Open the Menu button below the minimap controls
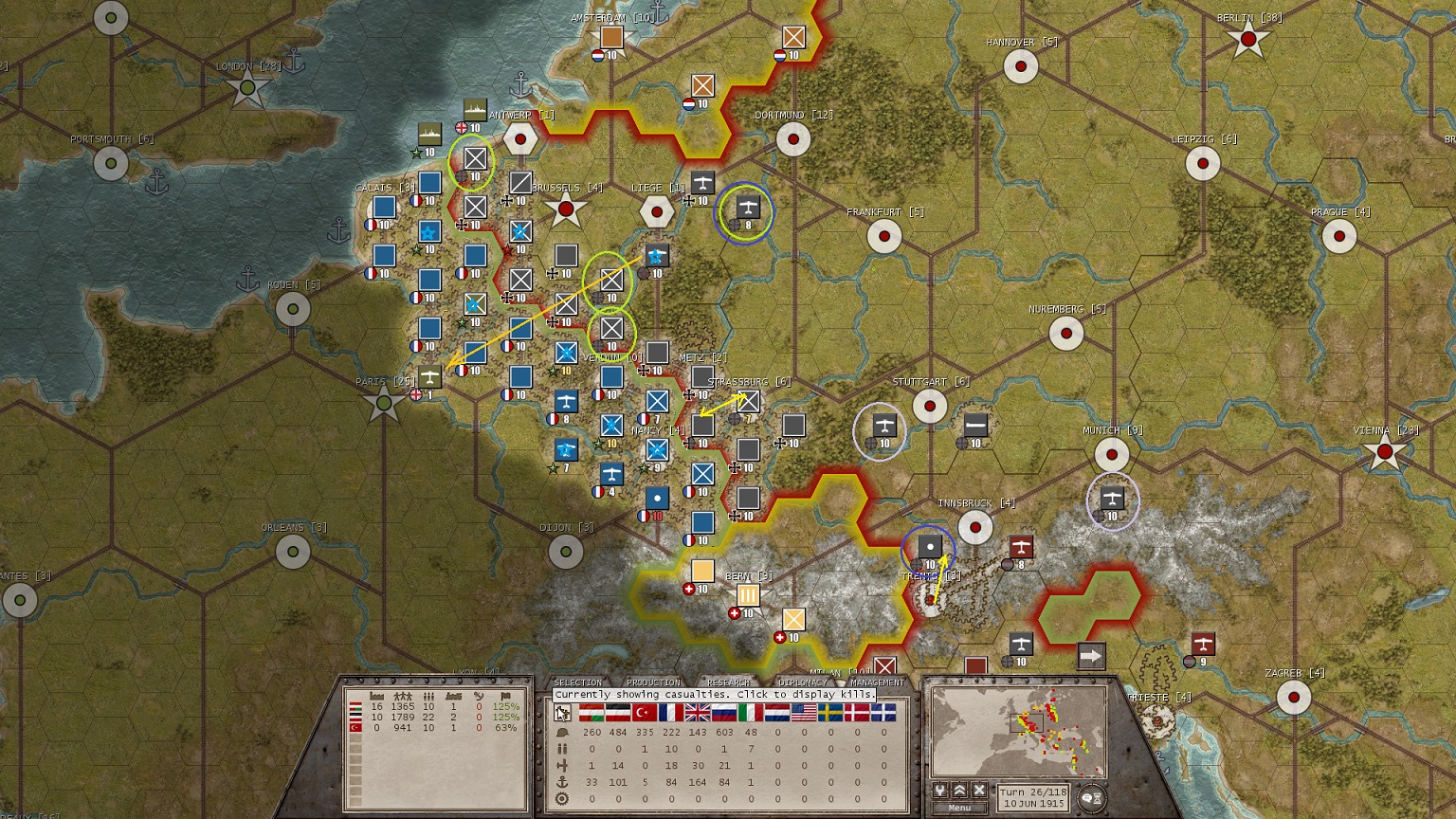 (959, 808)
